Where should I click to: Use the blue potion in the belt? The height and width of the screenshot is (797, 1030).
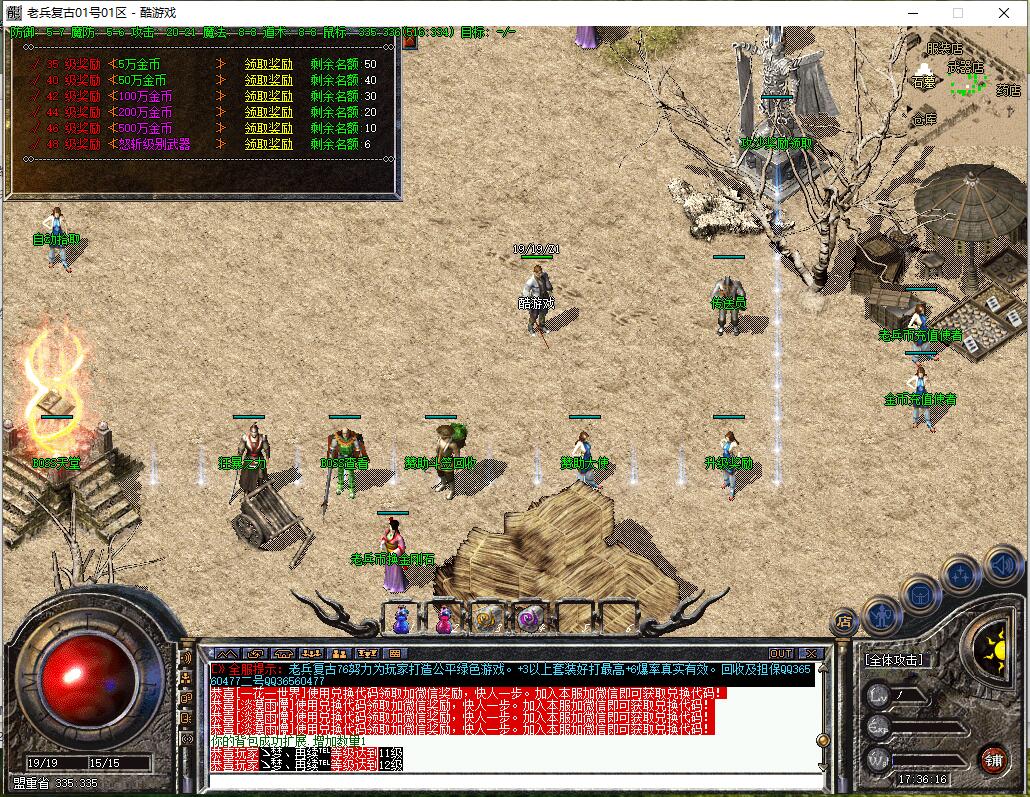(x=402, y=620)
